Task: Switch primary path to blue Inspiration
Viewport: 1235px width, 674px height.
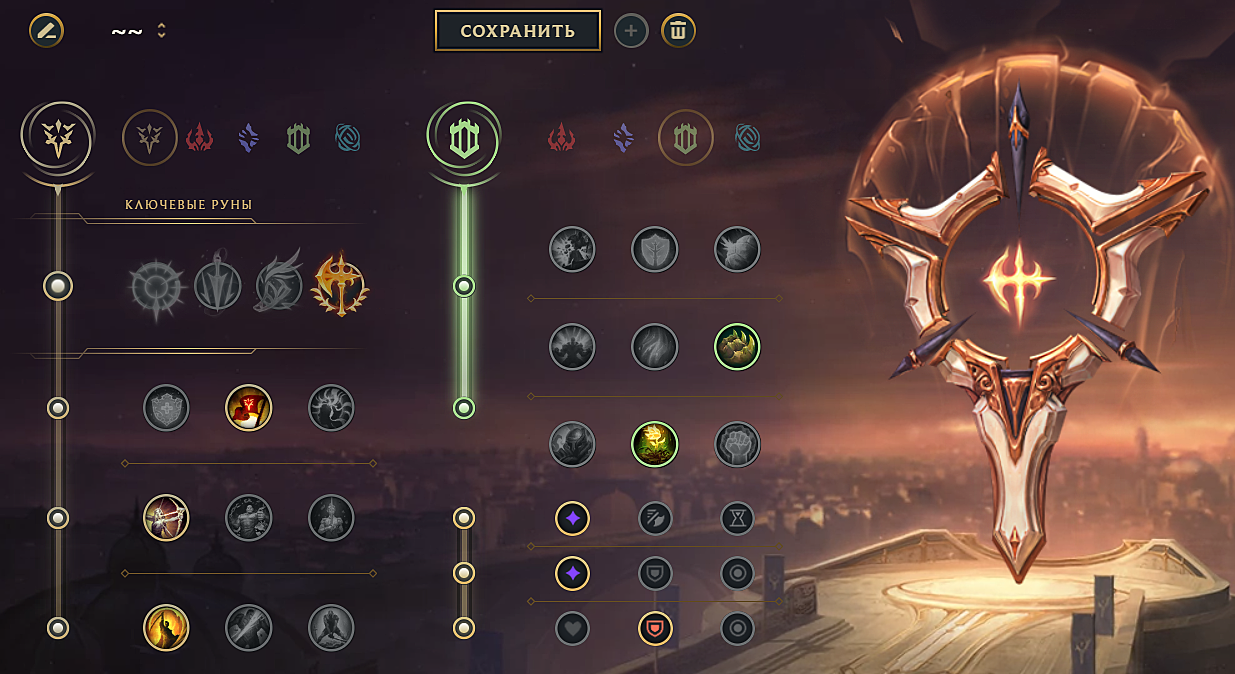Action: (x=348, y=138)
